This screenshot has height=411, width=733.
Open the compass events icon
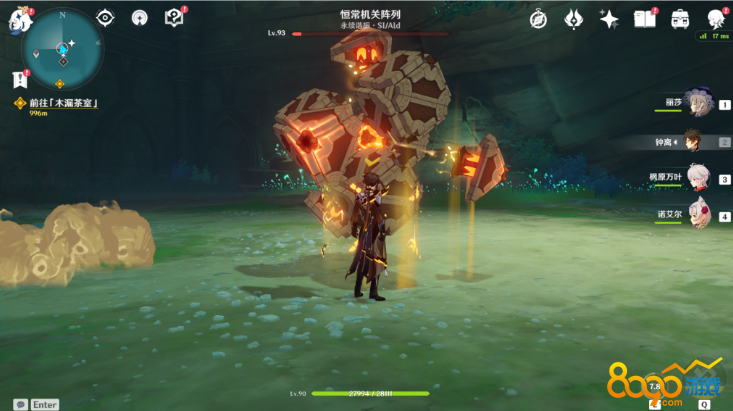pos(538,18)
